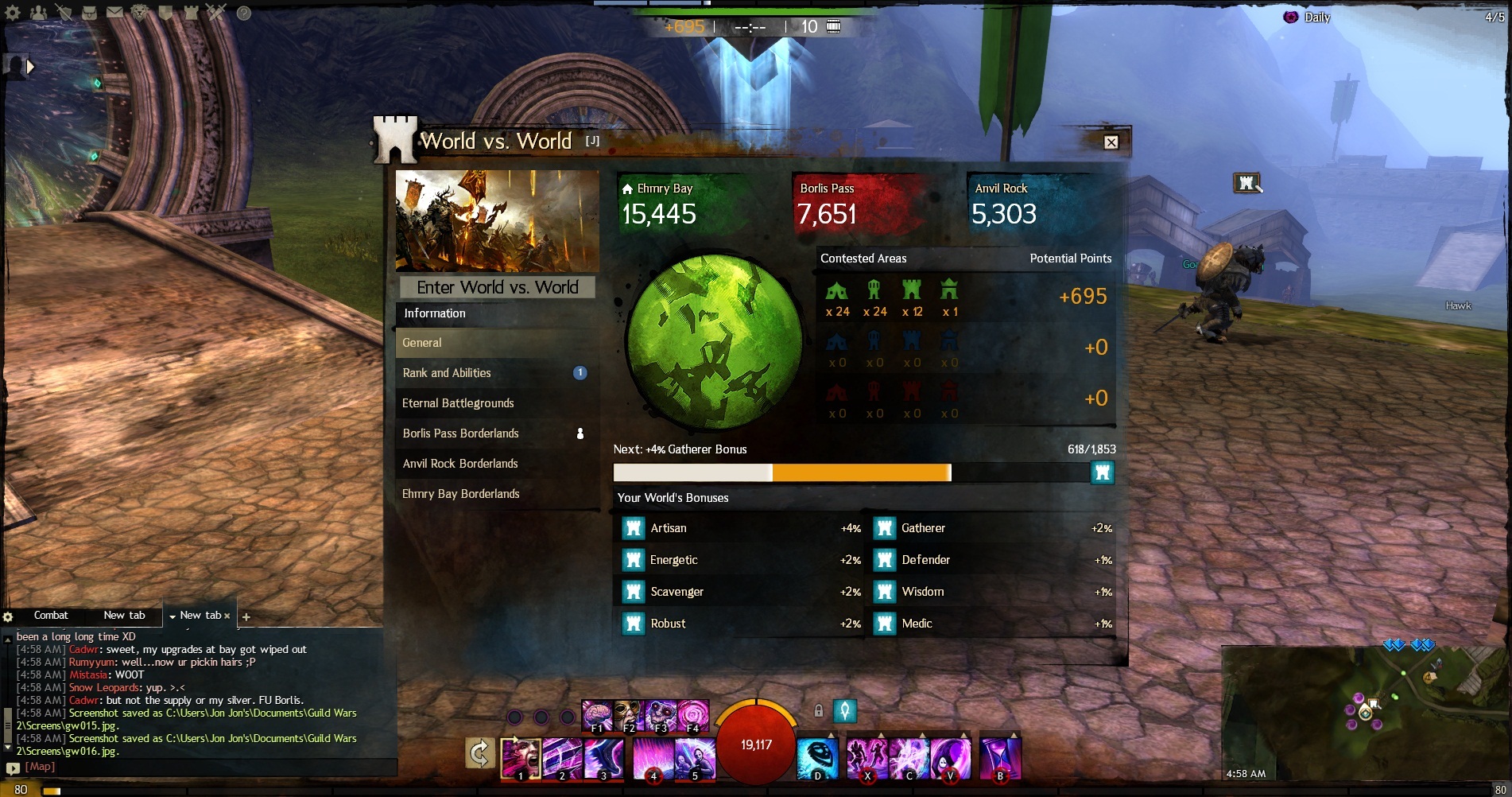Open chat options gear icon
The image size is (1512, 797).
[8, 616]
